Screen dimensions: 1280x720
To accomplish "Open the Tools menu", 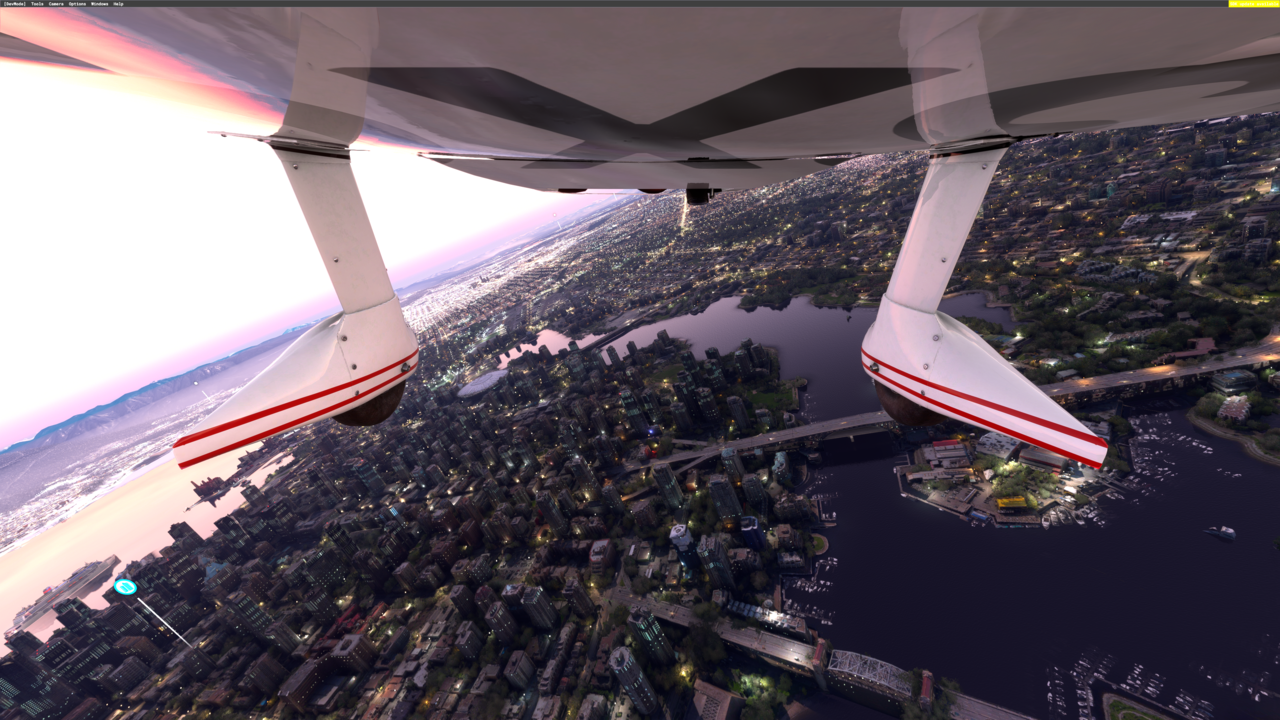I will pos(37,4).
